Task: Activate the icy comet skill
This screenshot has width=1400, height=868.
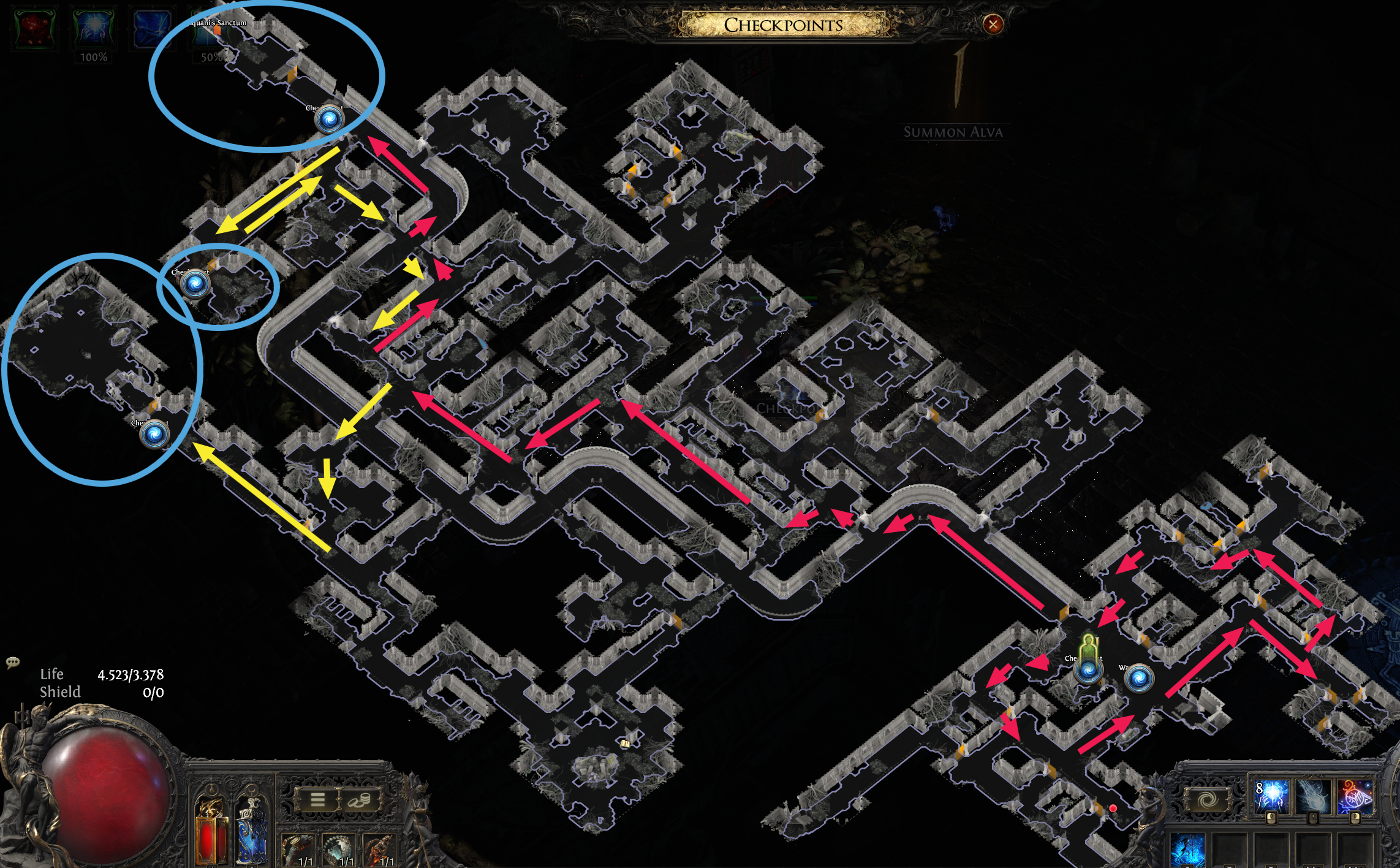Action: tap(1313, 797)
